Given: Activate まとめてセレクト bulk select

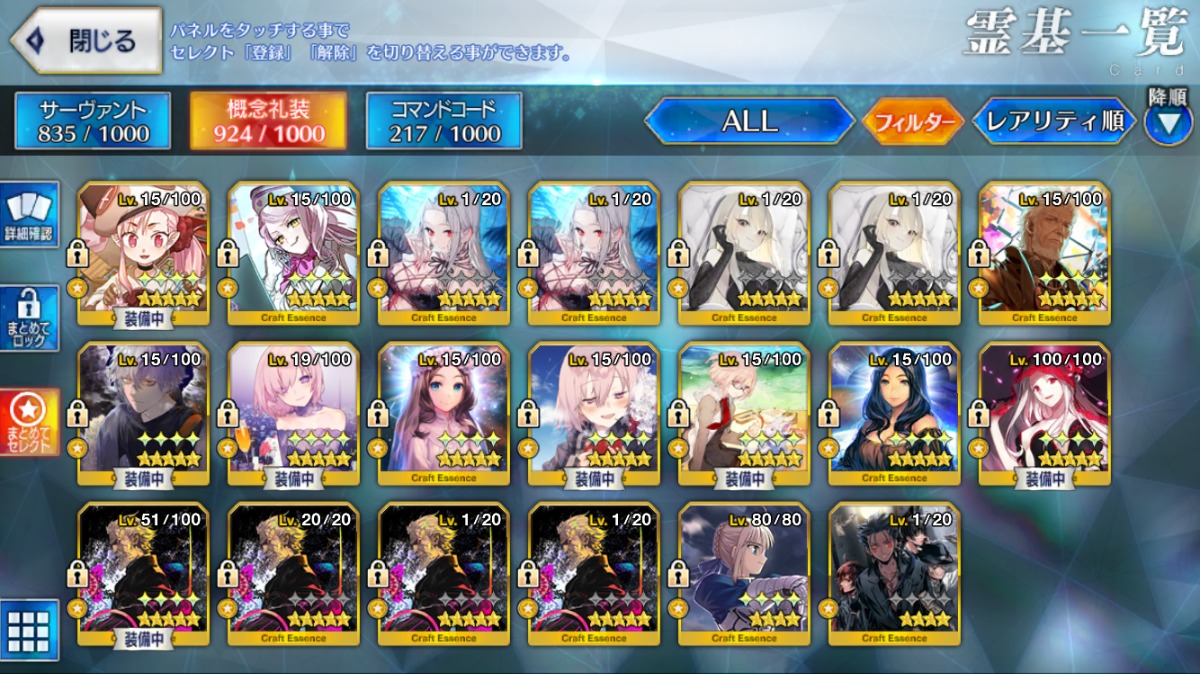Looking at the screenshot, I should pos(30,423).
